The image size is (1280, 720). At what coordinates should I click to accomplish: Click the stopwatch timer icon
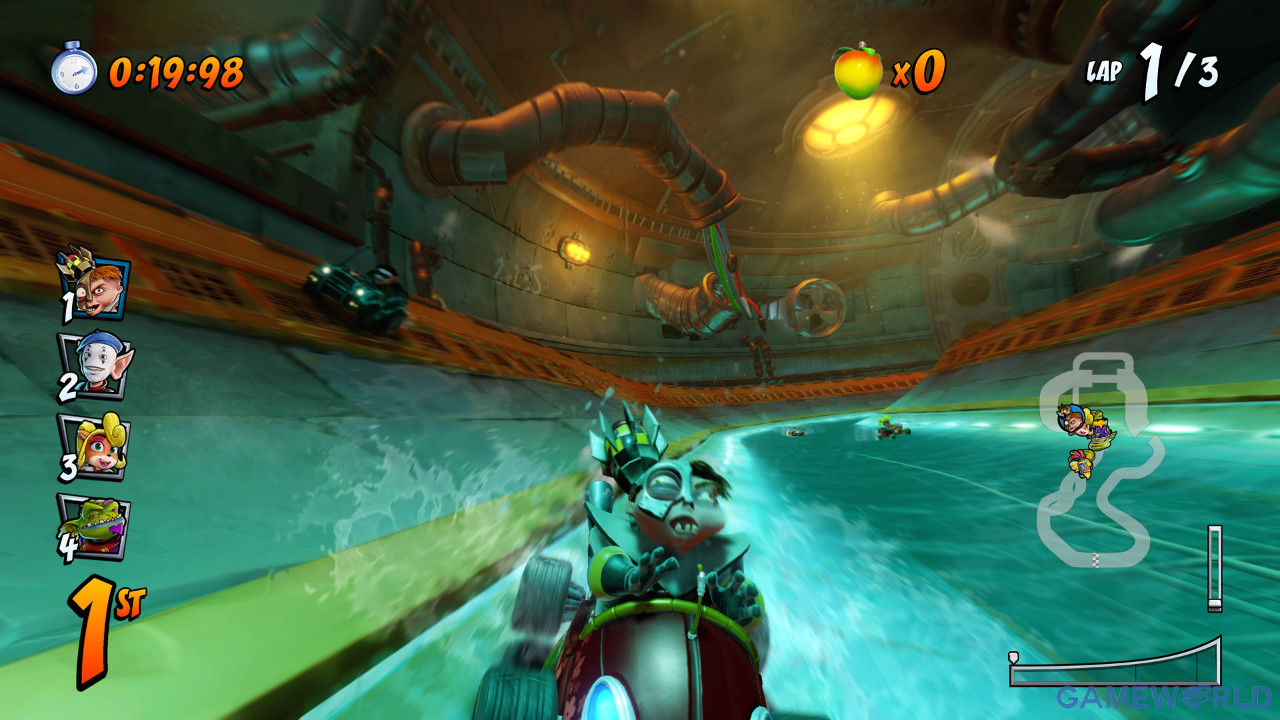pos(74,70)
